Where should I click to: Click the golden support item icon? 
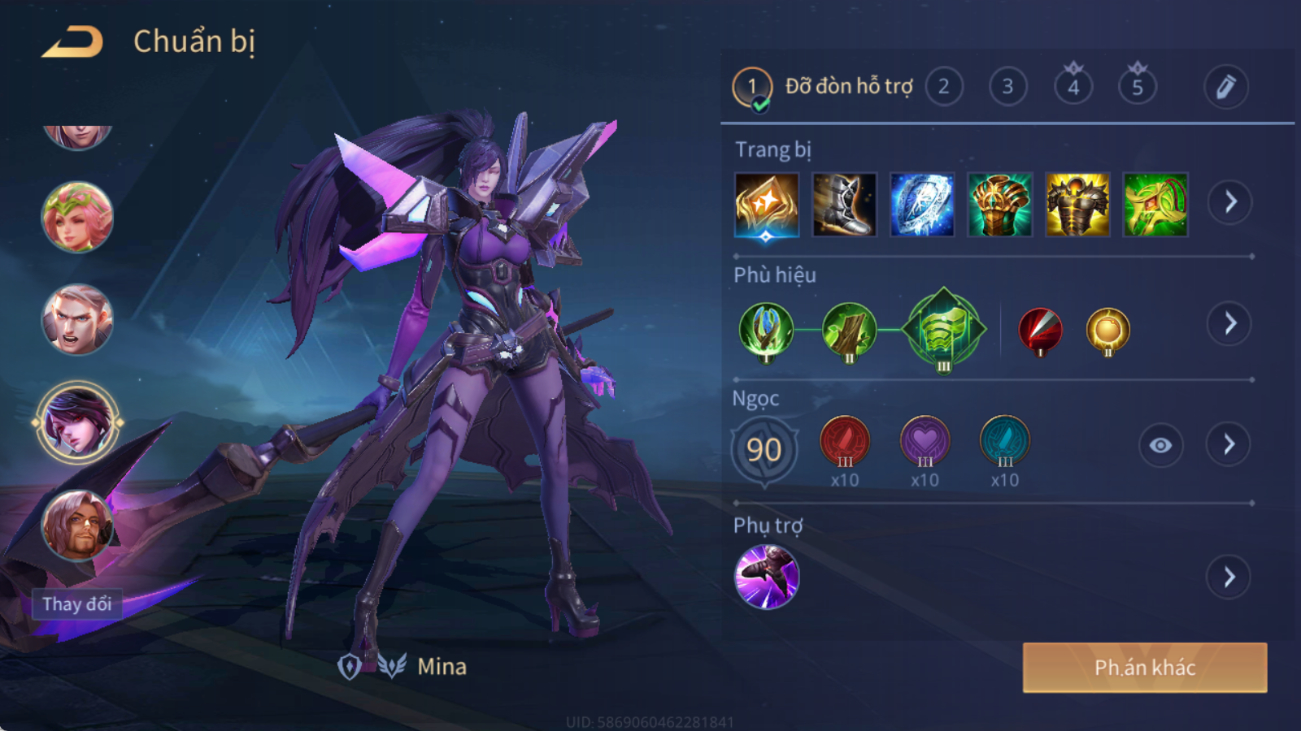click(x=767, y=205)
